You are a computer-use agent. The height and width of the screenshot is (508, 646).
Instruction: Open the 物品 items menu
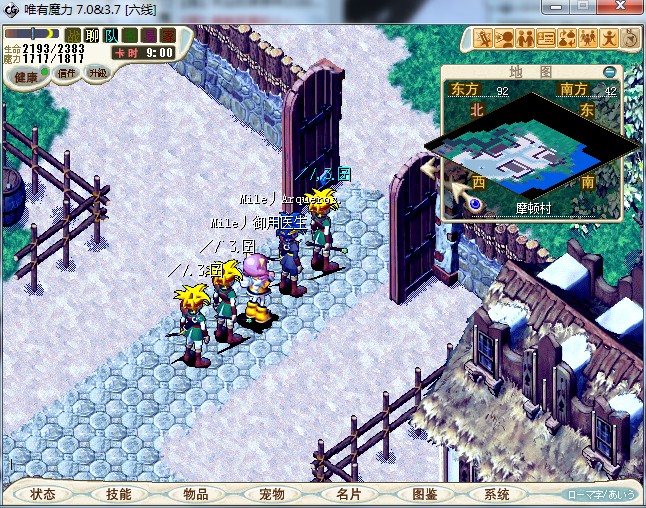(x=195, y=494)
